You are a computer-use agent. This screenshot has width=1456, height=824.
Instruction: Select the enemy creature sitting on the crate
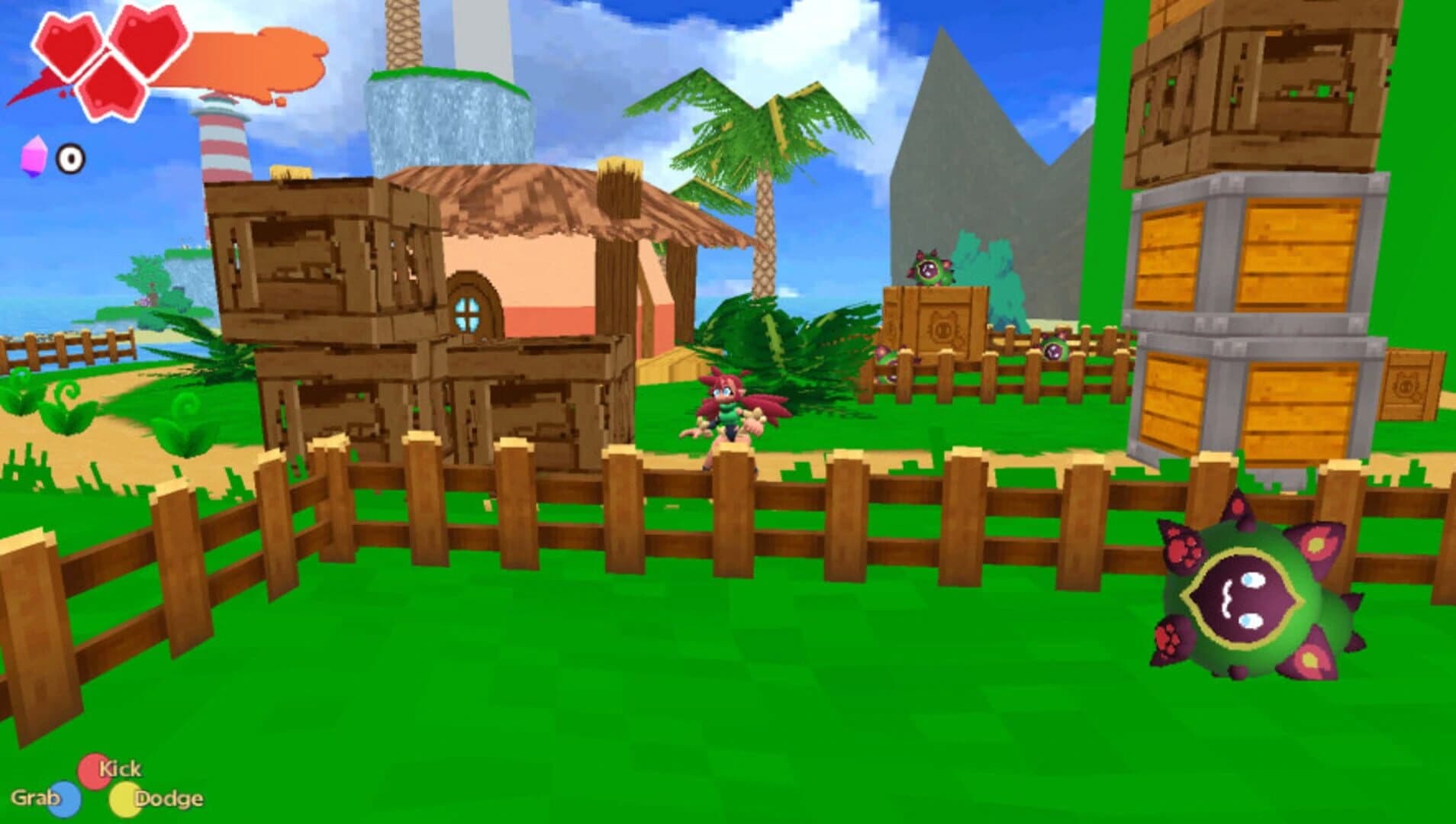coord(933,267)
